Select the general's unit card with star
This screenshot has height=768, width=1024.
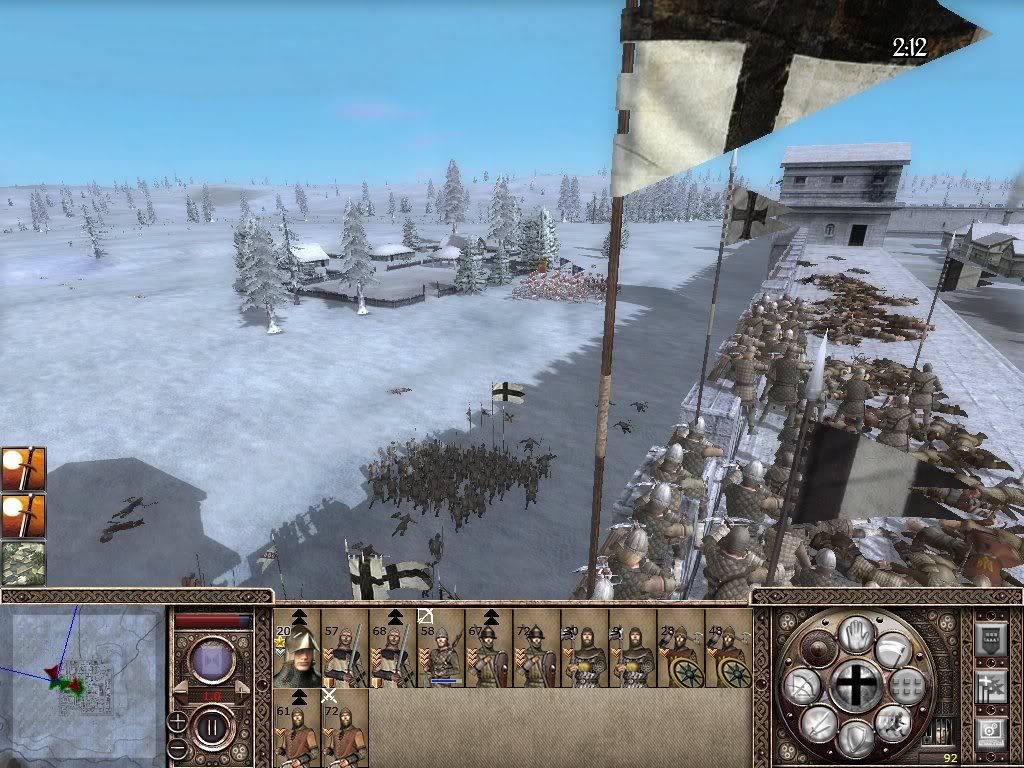[297, 649]
